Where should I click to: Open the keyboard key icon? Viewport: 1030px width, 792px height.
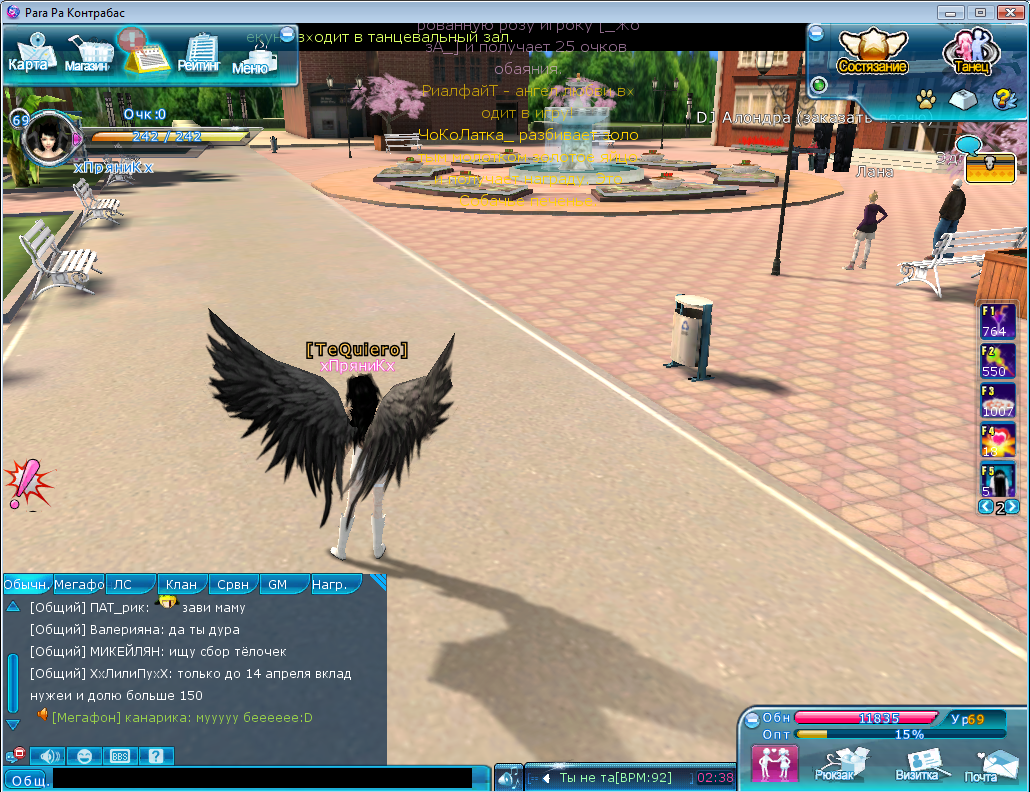pos(962,99)
